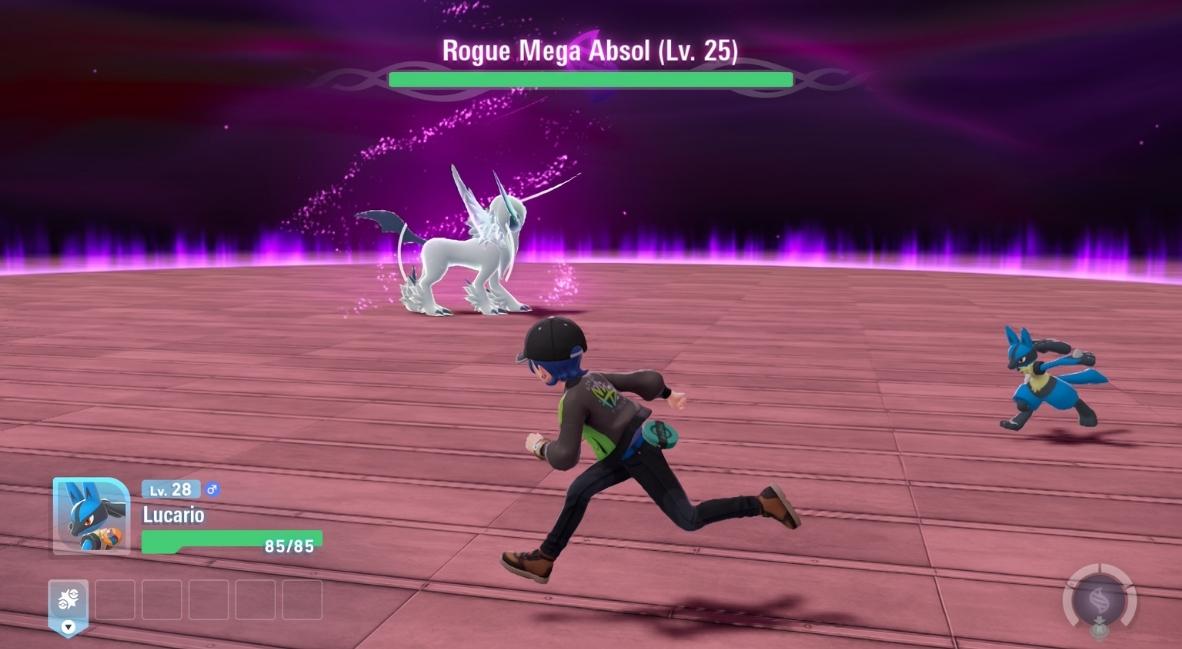
Task: Open the Poké Ball party switch icon
Action: [x=68, y=599]
